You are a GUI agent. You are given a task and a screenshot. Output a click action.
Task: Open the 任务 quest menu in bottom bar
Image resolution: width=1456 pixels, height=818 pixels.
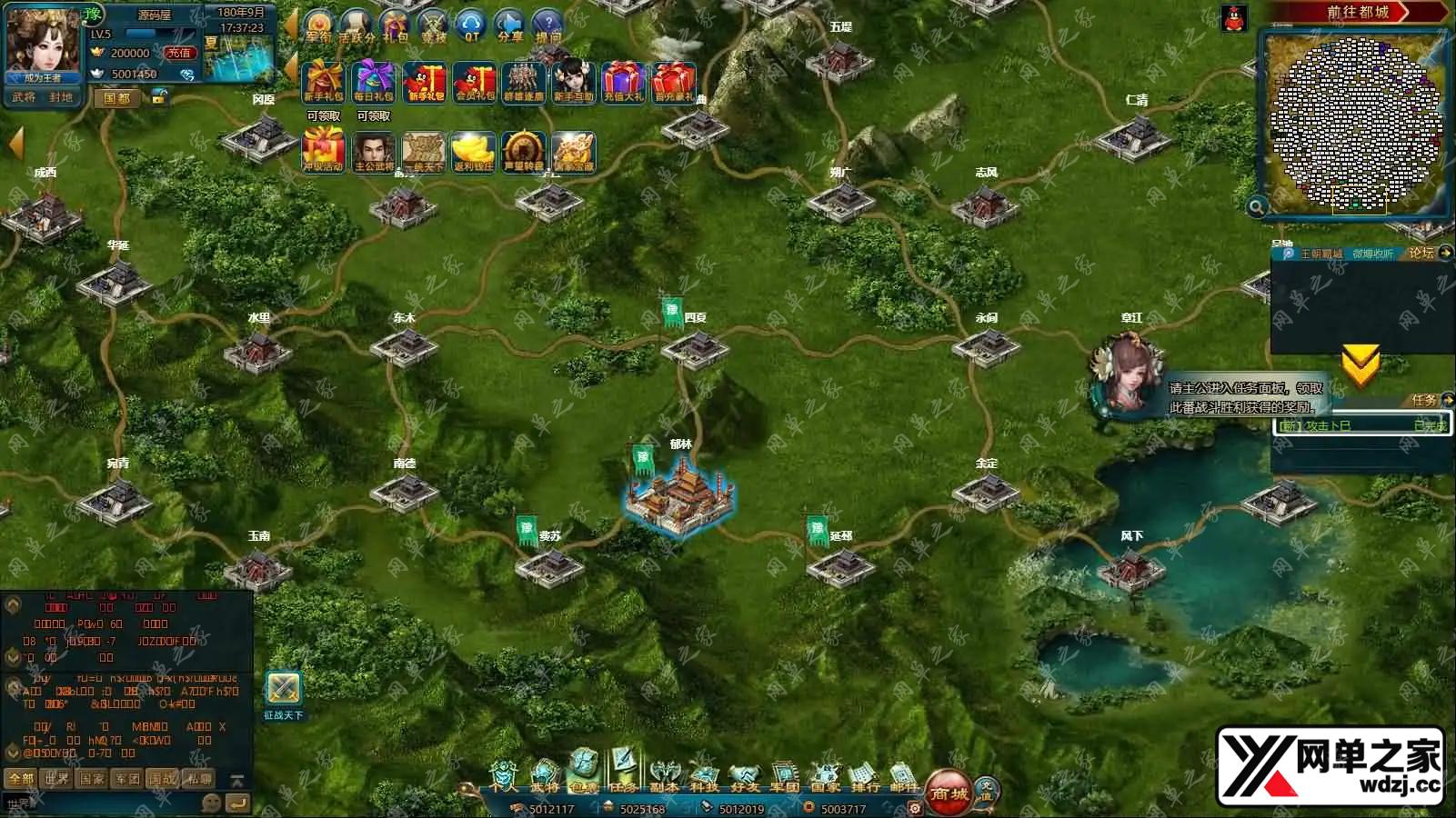[x=623, y=772]
